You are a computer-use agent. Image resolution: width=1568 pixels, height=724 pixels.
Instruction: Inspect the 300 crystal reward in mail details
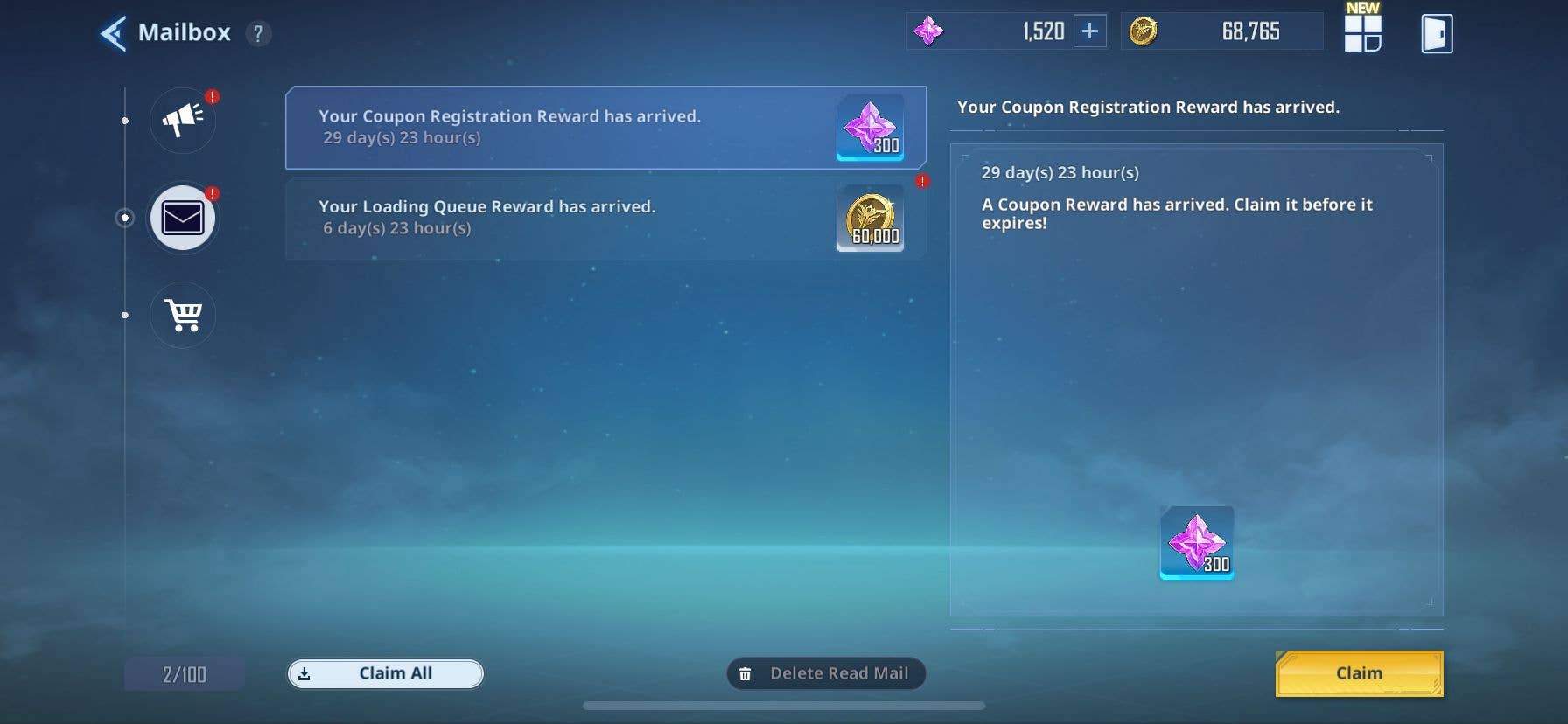(x=1197, y=542)
